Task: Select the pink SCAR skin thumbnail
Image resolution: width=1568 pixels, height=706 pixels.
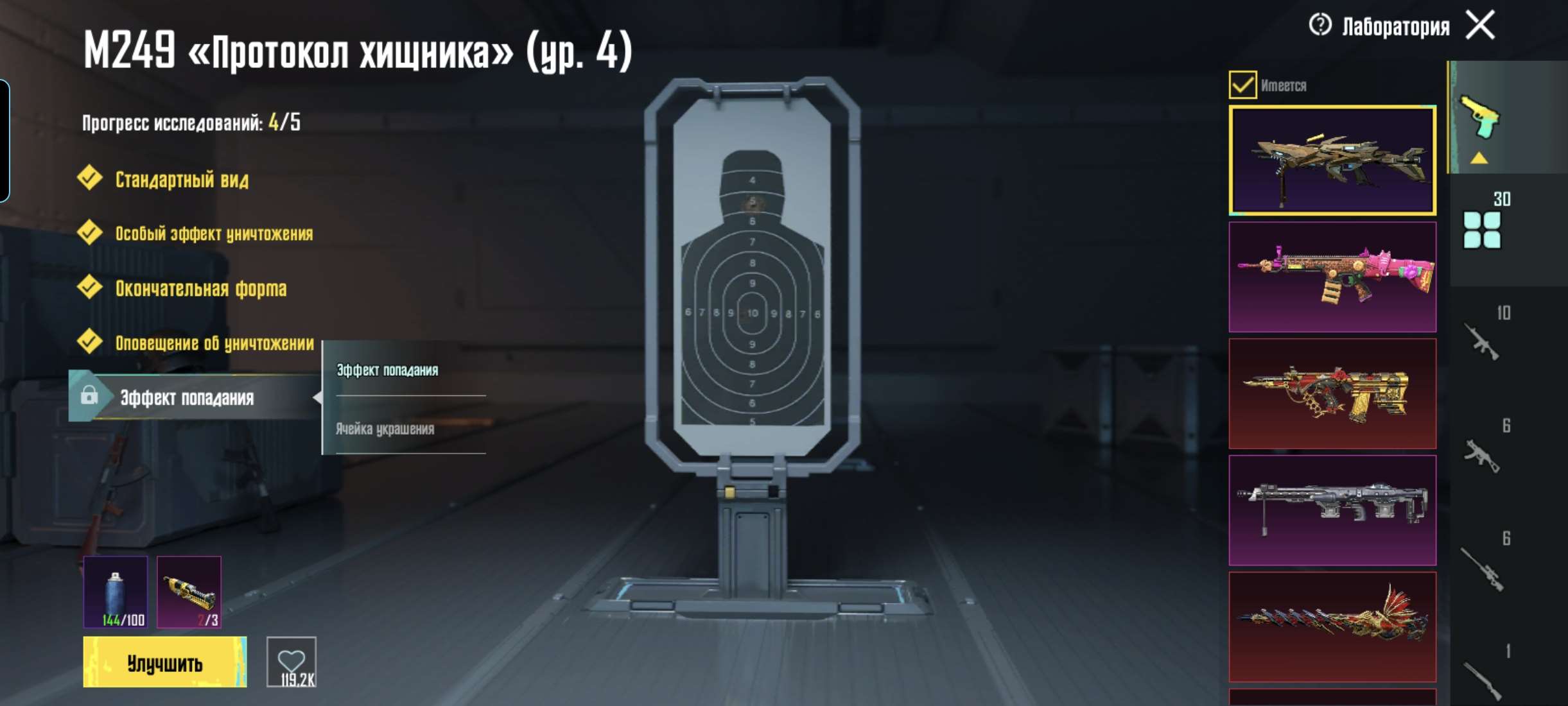Action: (x=1334, y=276)
